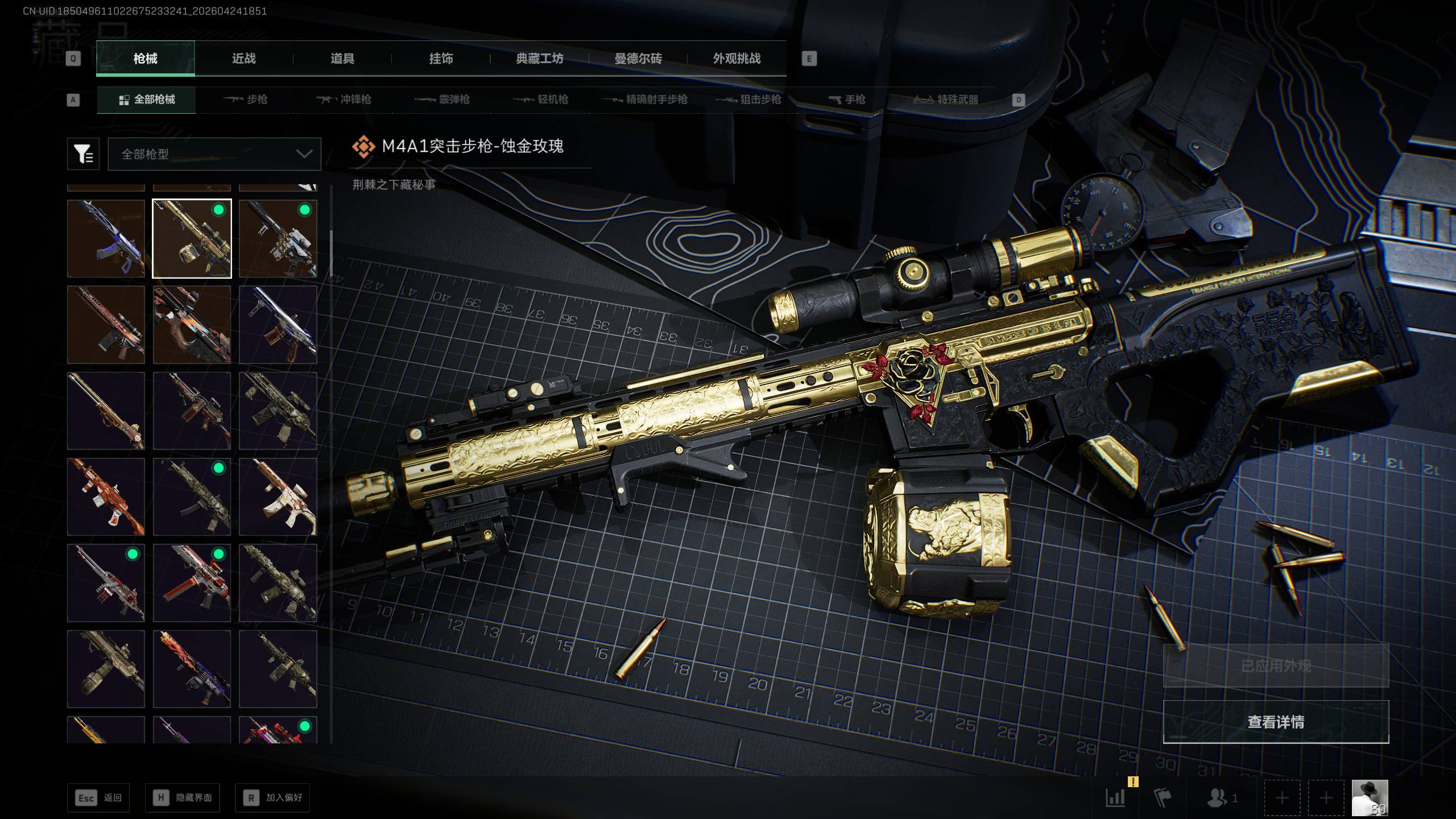Filter by 手枪 pistols
Viewport: 1456px width, 819px height.
[x=847, y=100]
